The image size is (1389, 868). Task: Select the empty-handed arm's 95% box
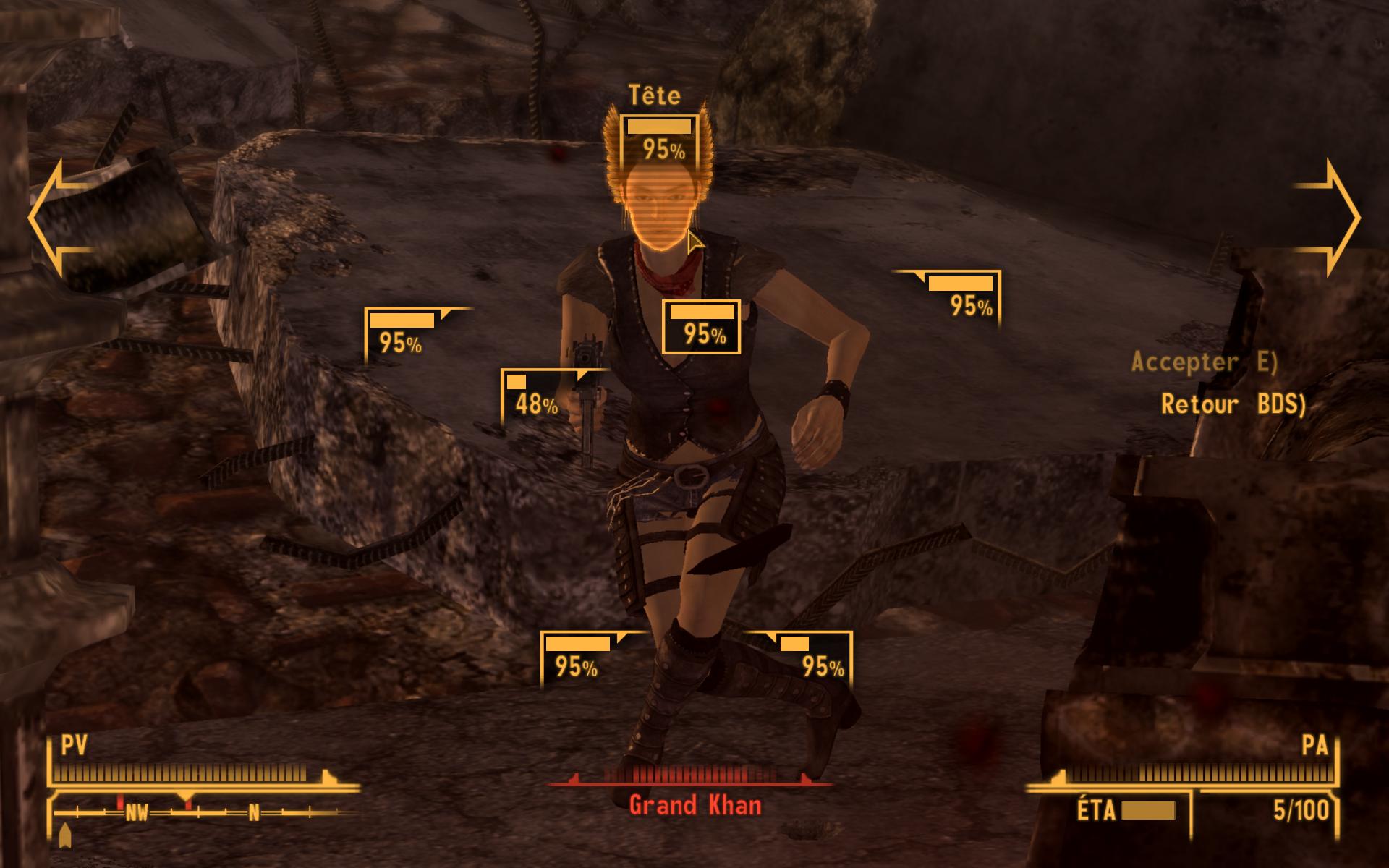tap(965, 297)
